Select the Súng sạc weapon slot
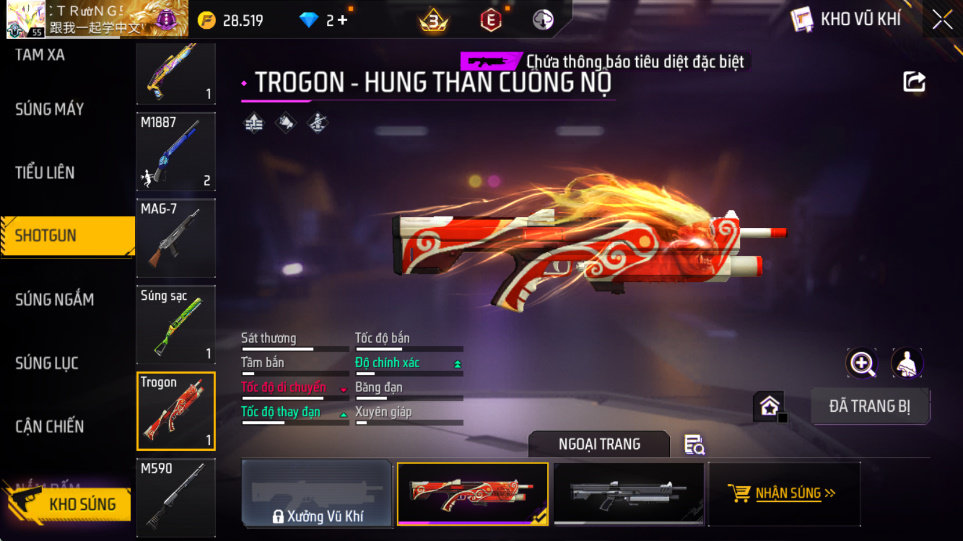The image size is (963, 541). click(x=176, y=323)
